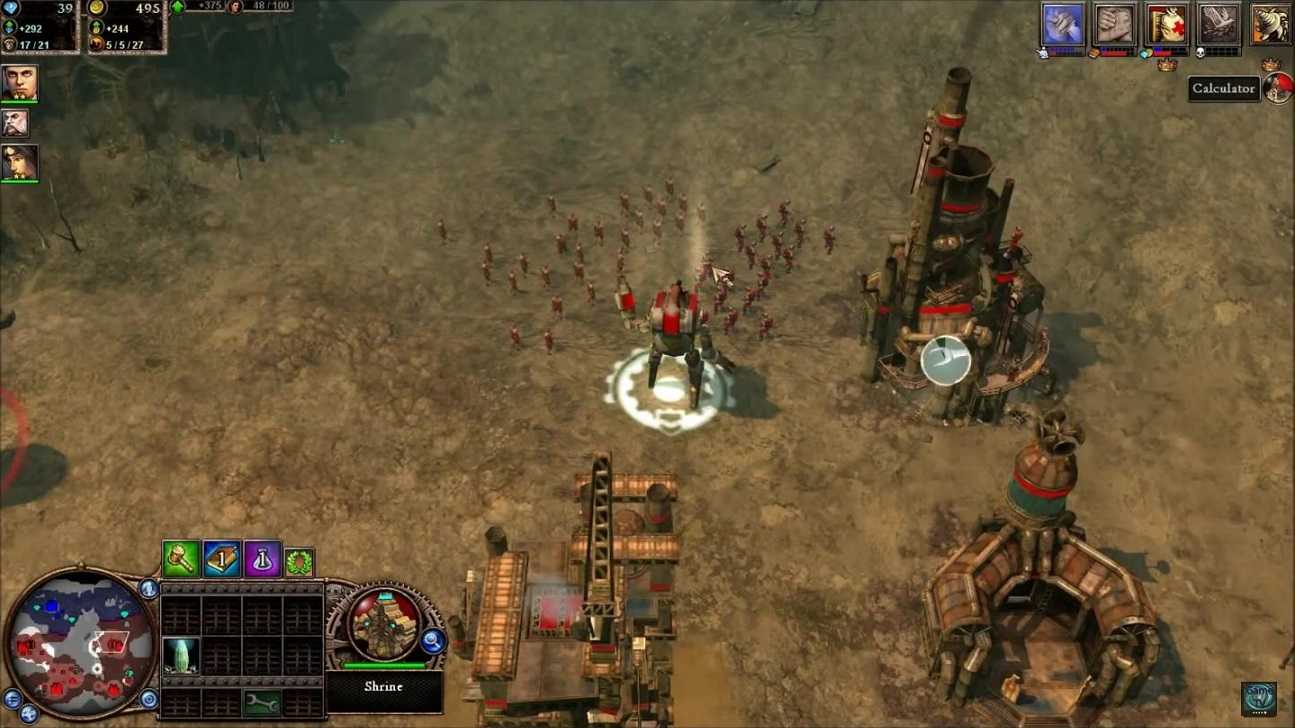Select the white-mustached hero portrait
The height and width of the screenshot is (728, 1295).
point(15,123)
